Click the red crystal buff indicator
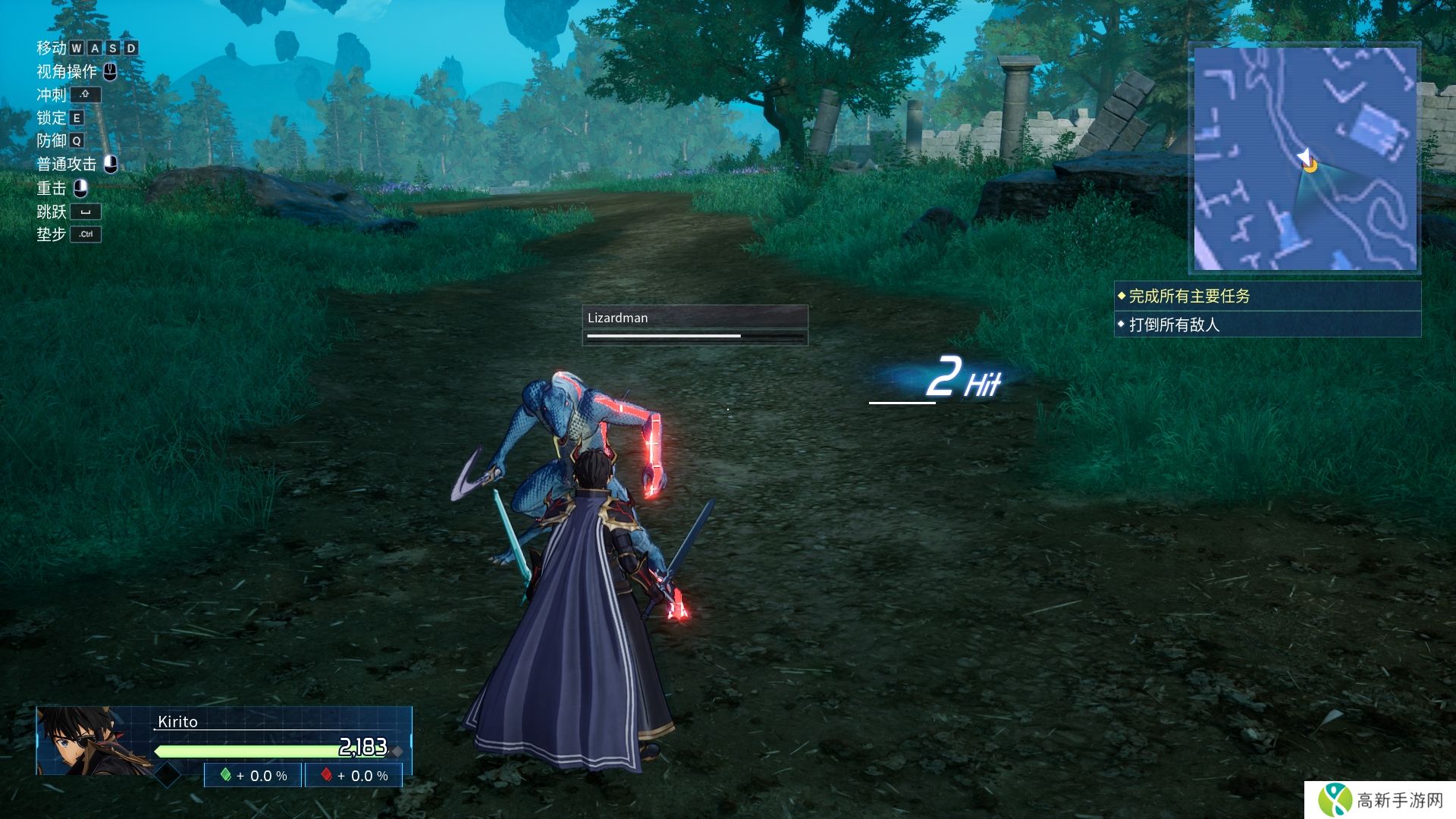 click(354, 776)
